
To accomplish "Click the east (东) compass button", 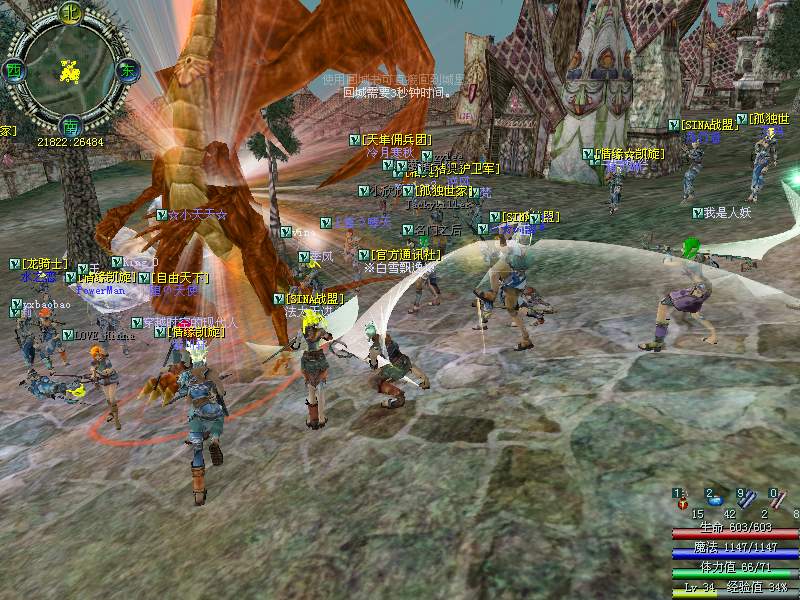I will click(x=127, y=71).
